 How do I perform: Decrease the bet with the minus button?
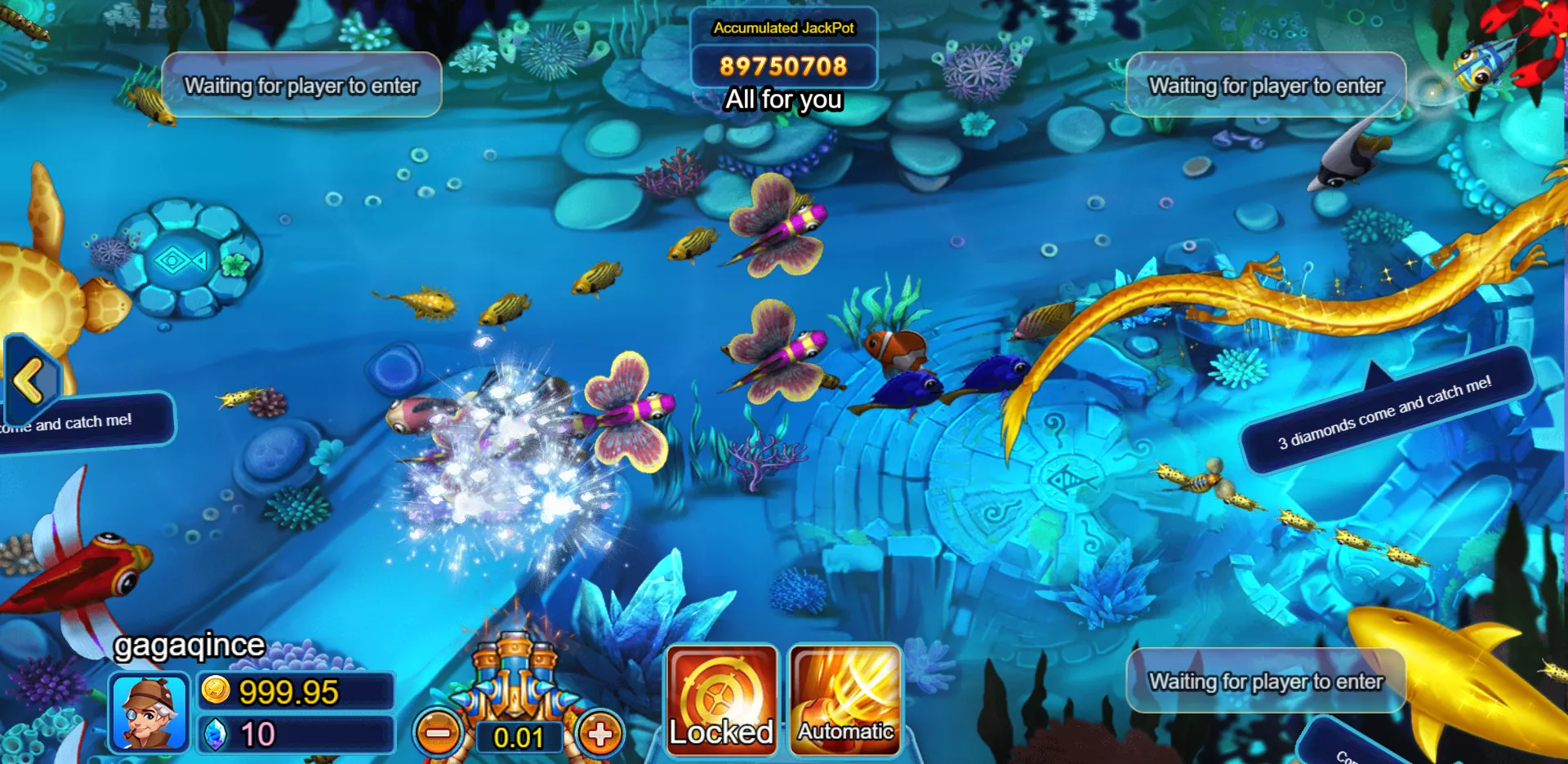(x=439, y=734)
